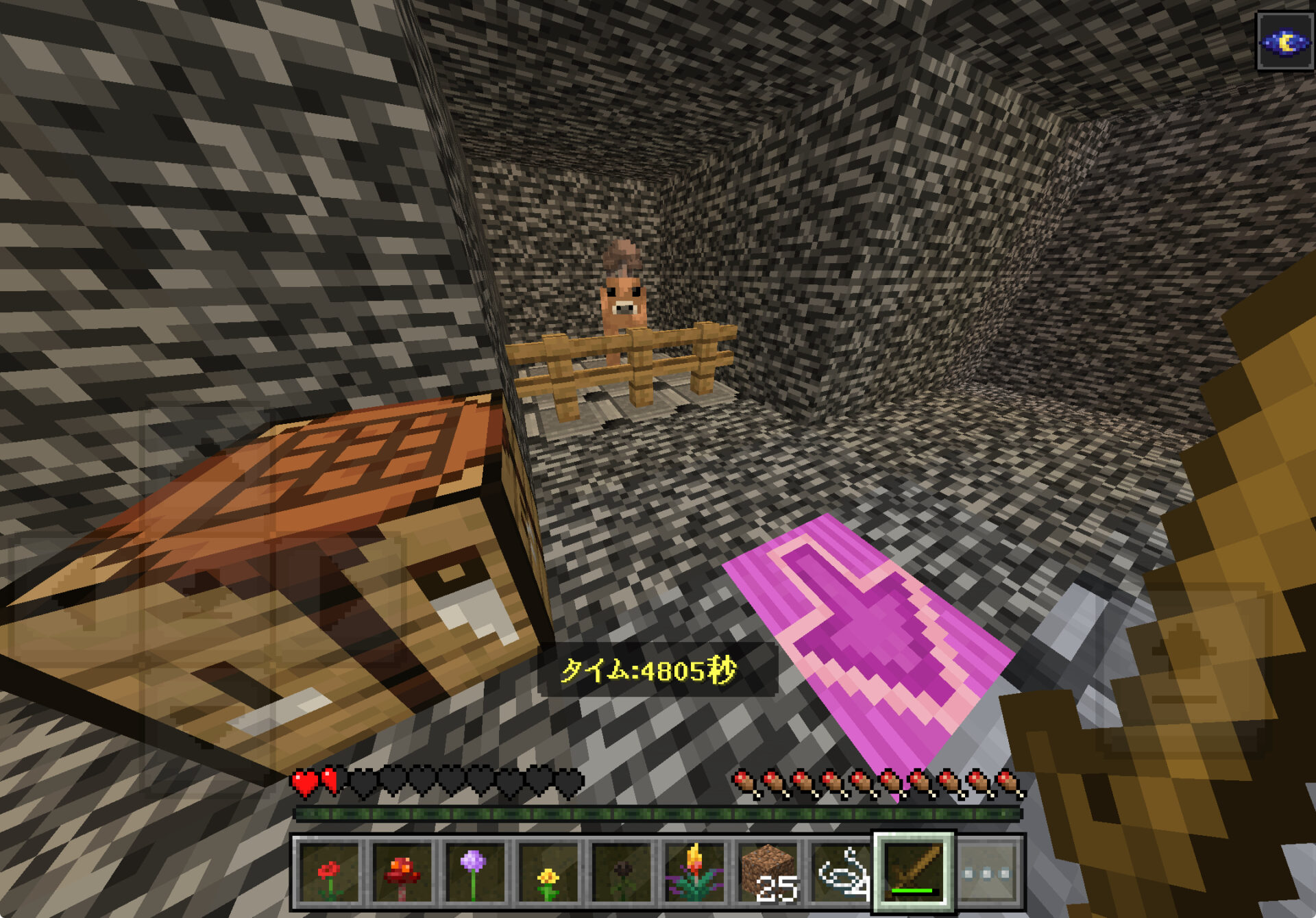
Task: Open the night vision effect icon
Action: click(x=1286, y=42)
